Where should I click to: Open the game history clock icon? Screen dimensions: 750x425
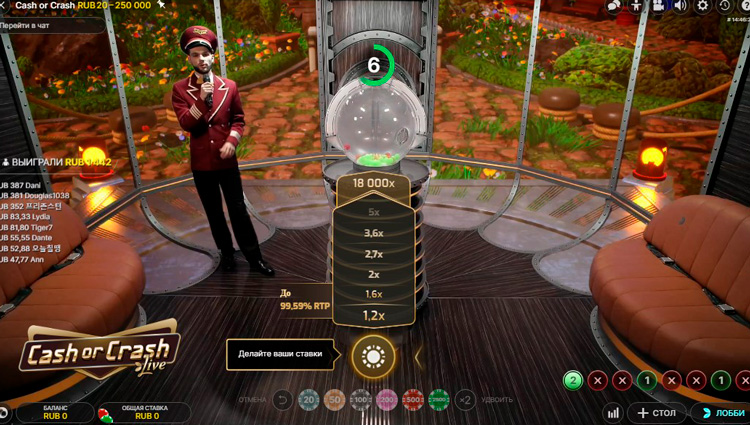pyautogui.click(x=724, y=6)
